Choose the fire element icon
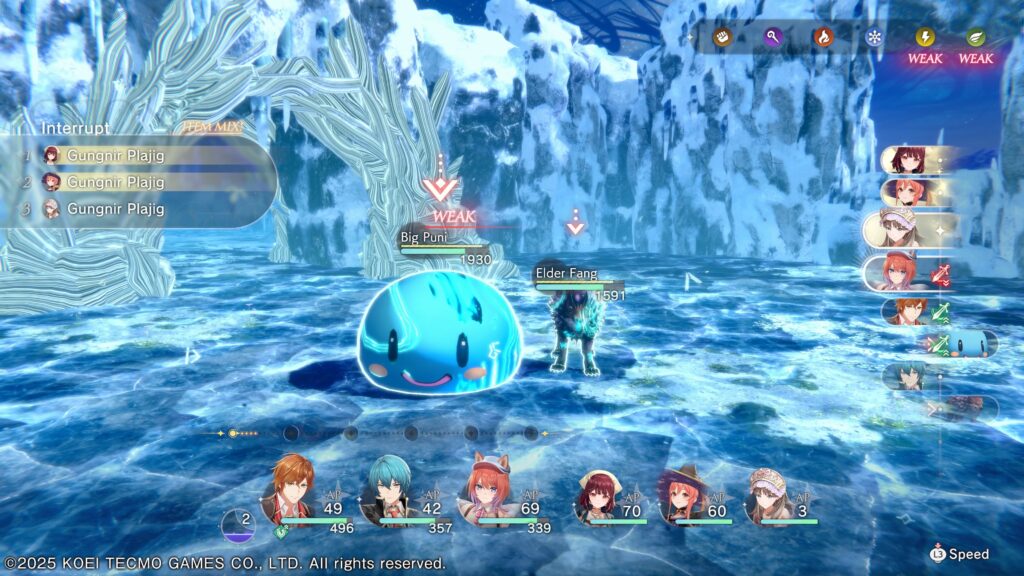Image resolution: width=1024 pixels, height=576 pixels. (823, 37)
